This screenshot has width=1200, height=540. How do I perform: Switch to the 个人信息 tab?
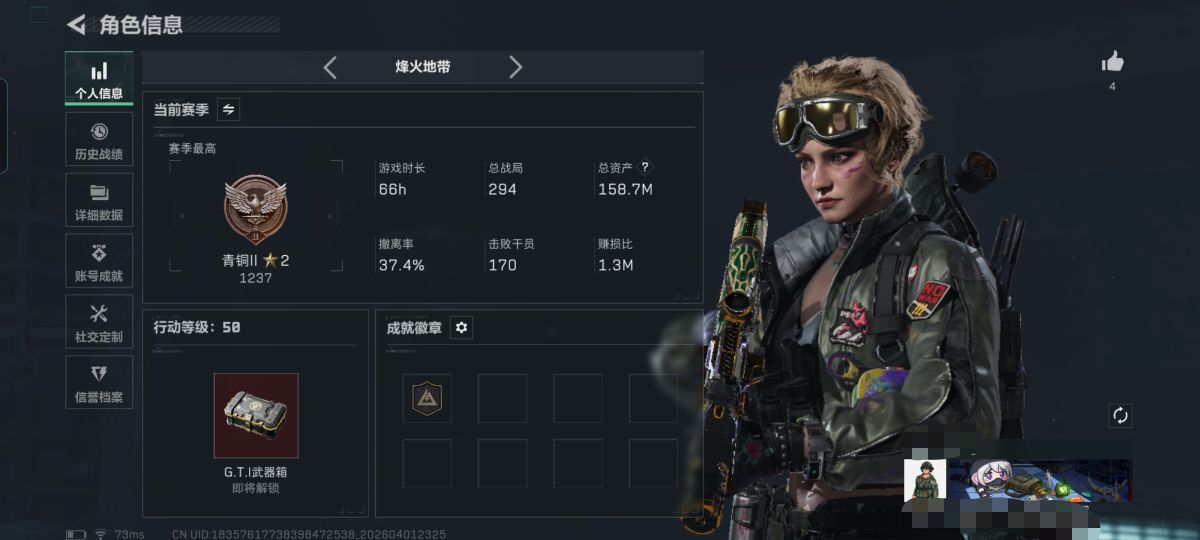(99, 79)
